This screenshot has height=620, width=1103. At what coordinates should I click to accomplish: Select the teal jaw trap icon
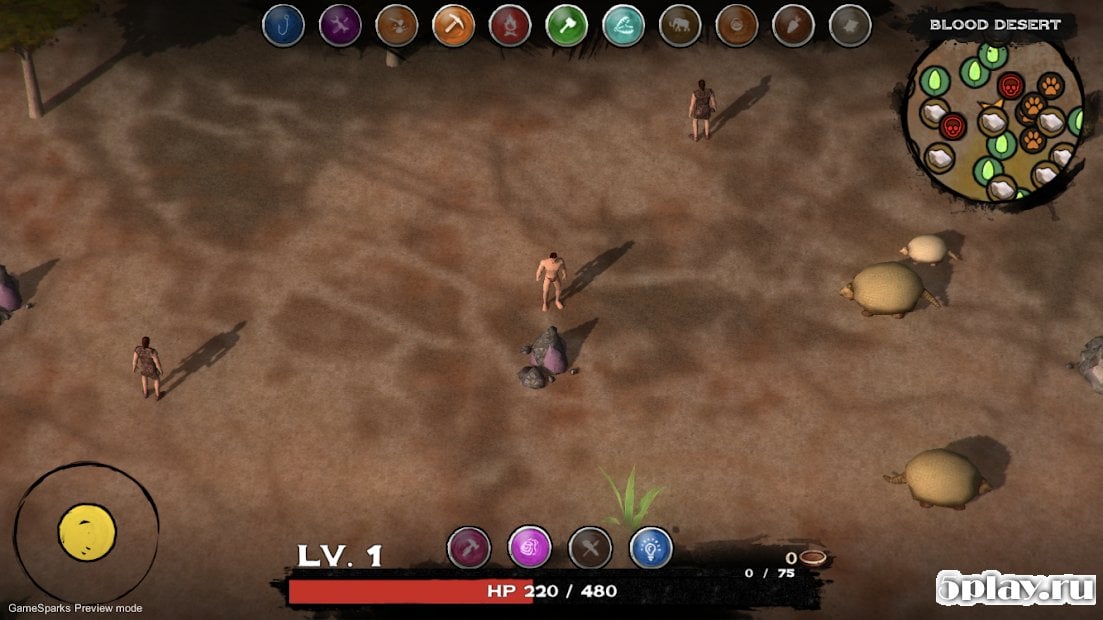point(624,25)
